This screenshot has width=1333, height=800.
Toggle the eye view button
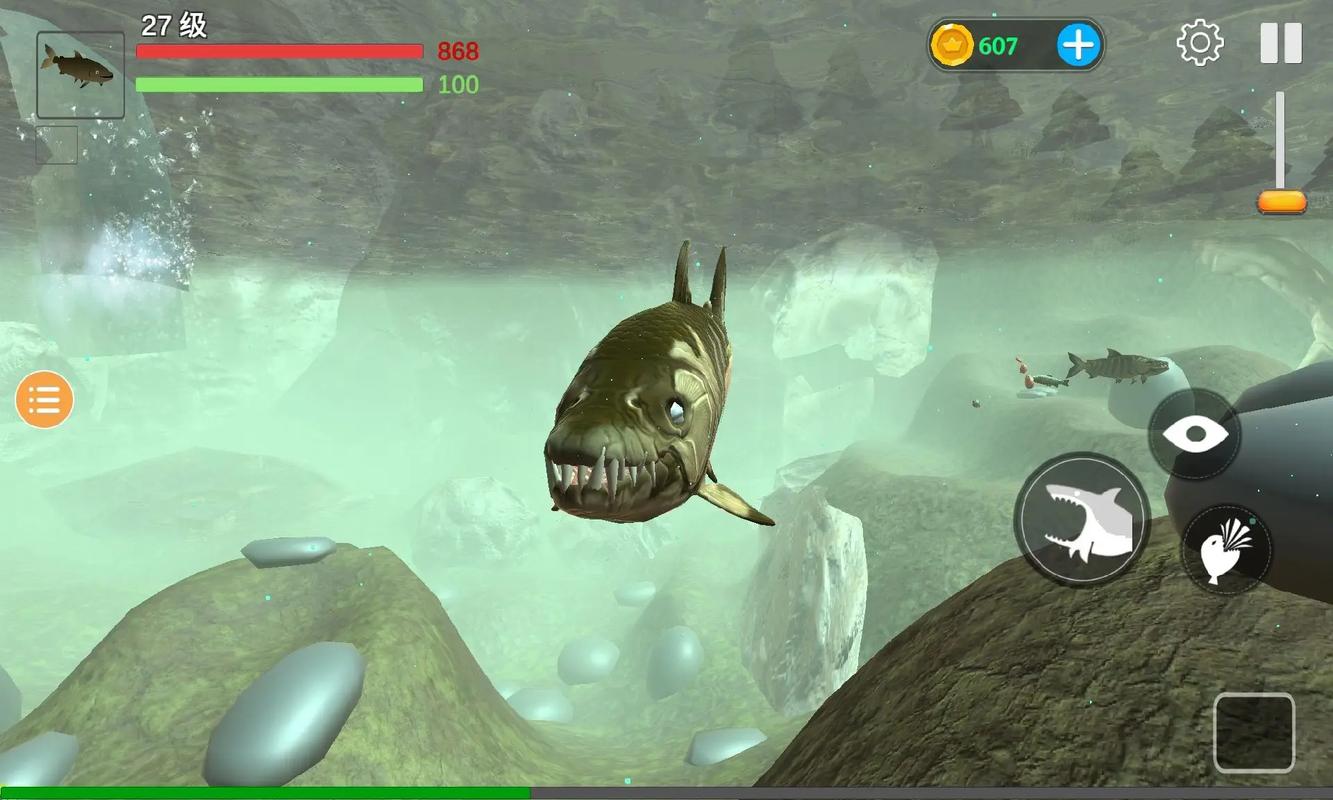point(1195,434)
